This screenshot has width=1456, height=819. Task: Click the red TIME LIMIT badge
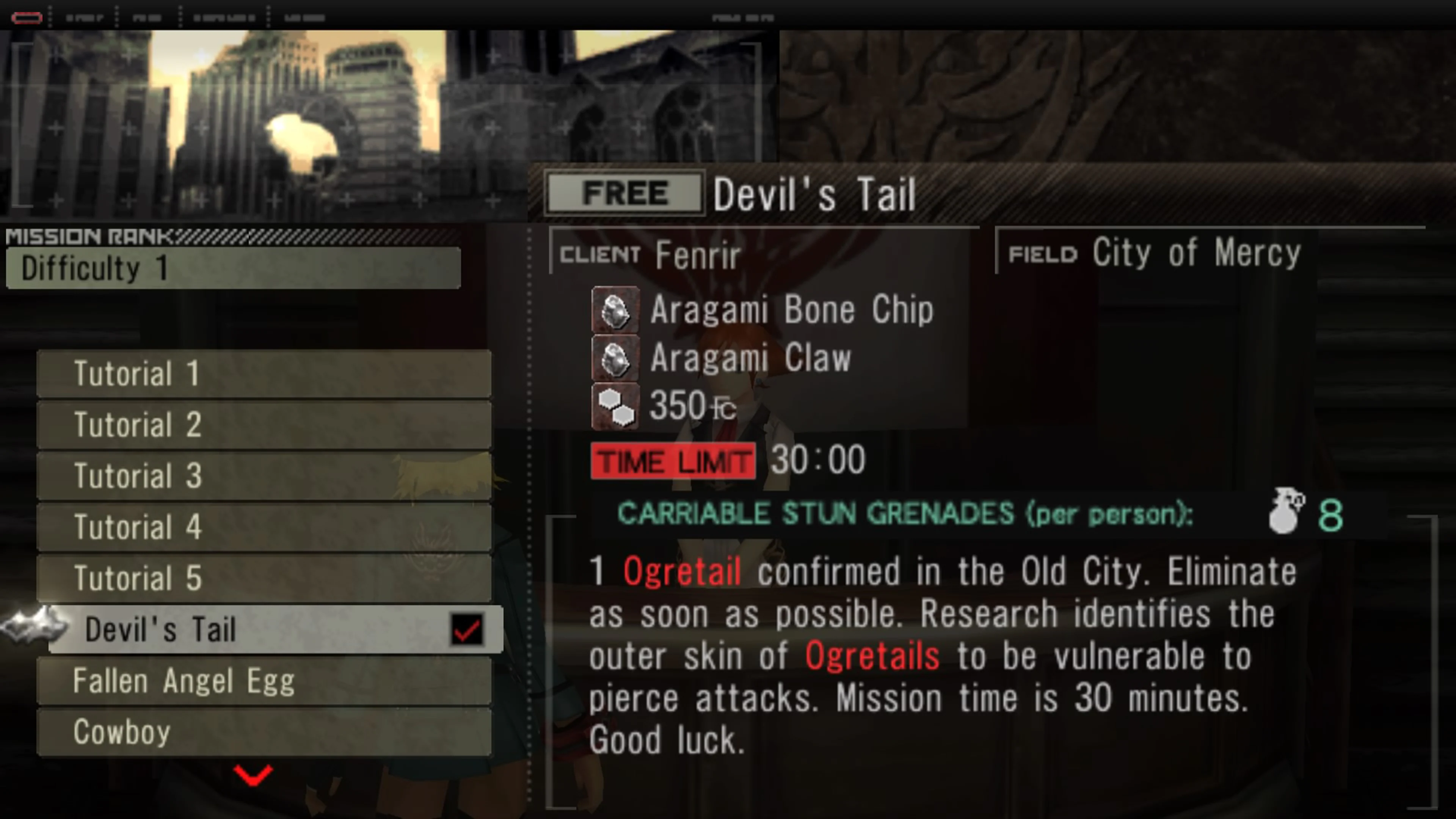(x=673, y=460)
